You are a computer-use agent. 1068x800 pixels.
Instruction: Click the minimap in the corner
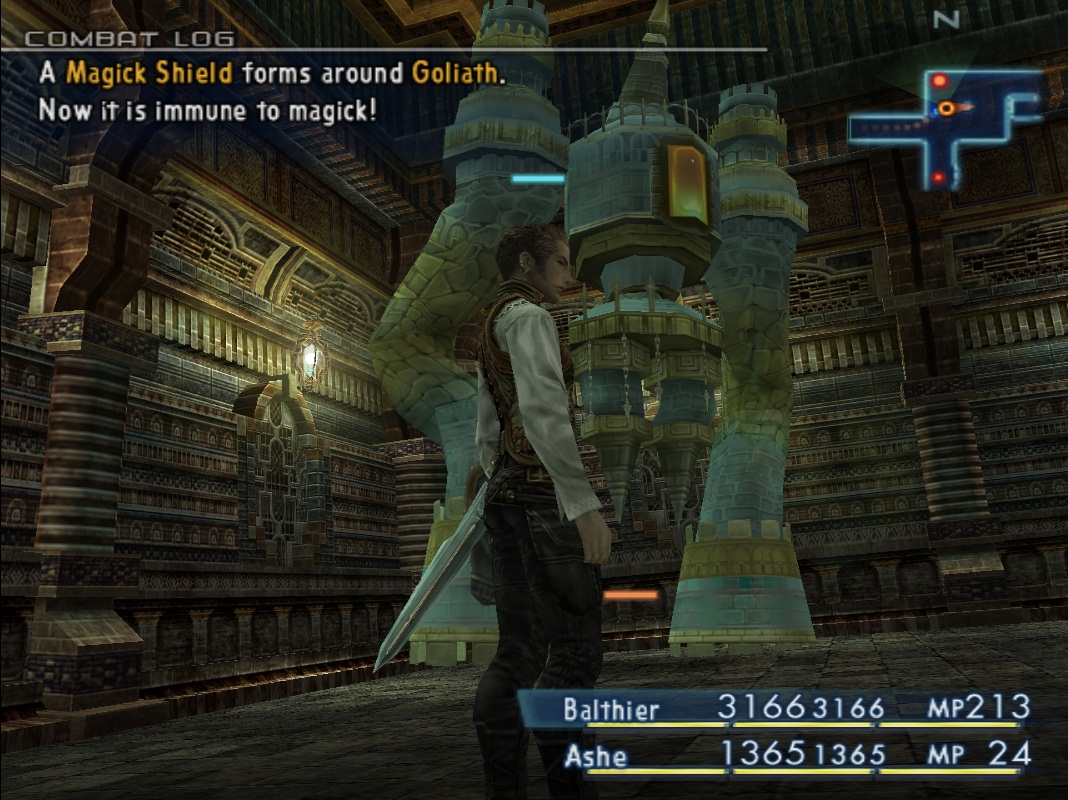point(944,127)
